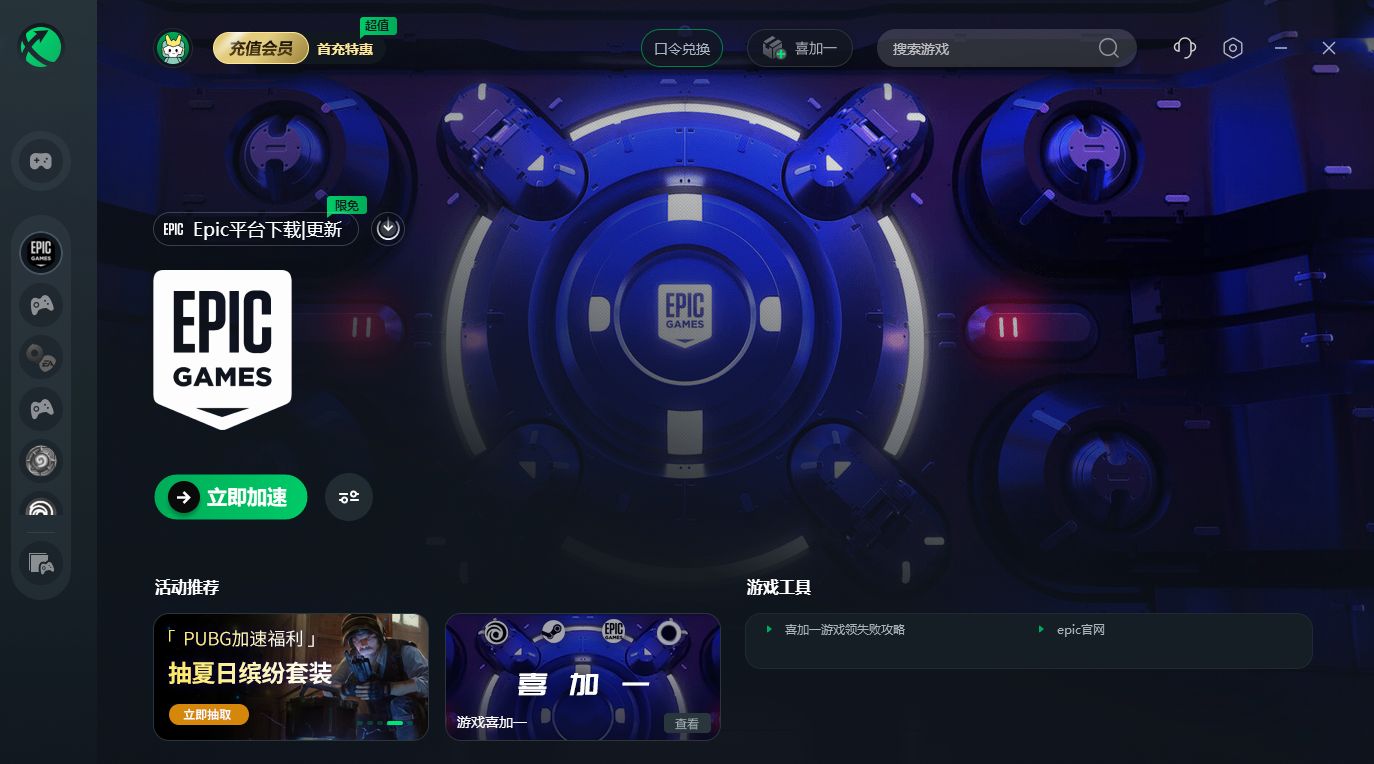
Task: Open boost options icon beside 立即加速
Action: [x=349, y=497]
